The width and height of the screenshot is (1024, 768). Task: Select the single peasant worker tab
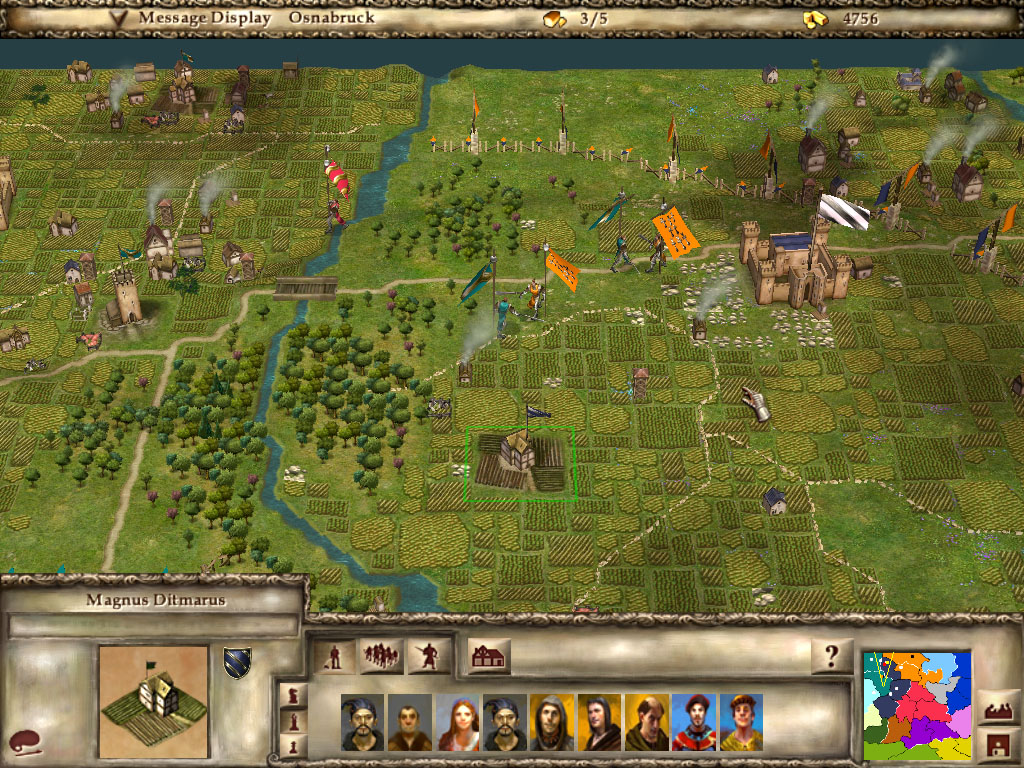pyautogui.click(x=336, y=657)
